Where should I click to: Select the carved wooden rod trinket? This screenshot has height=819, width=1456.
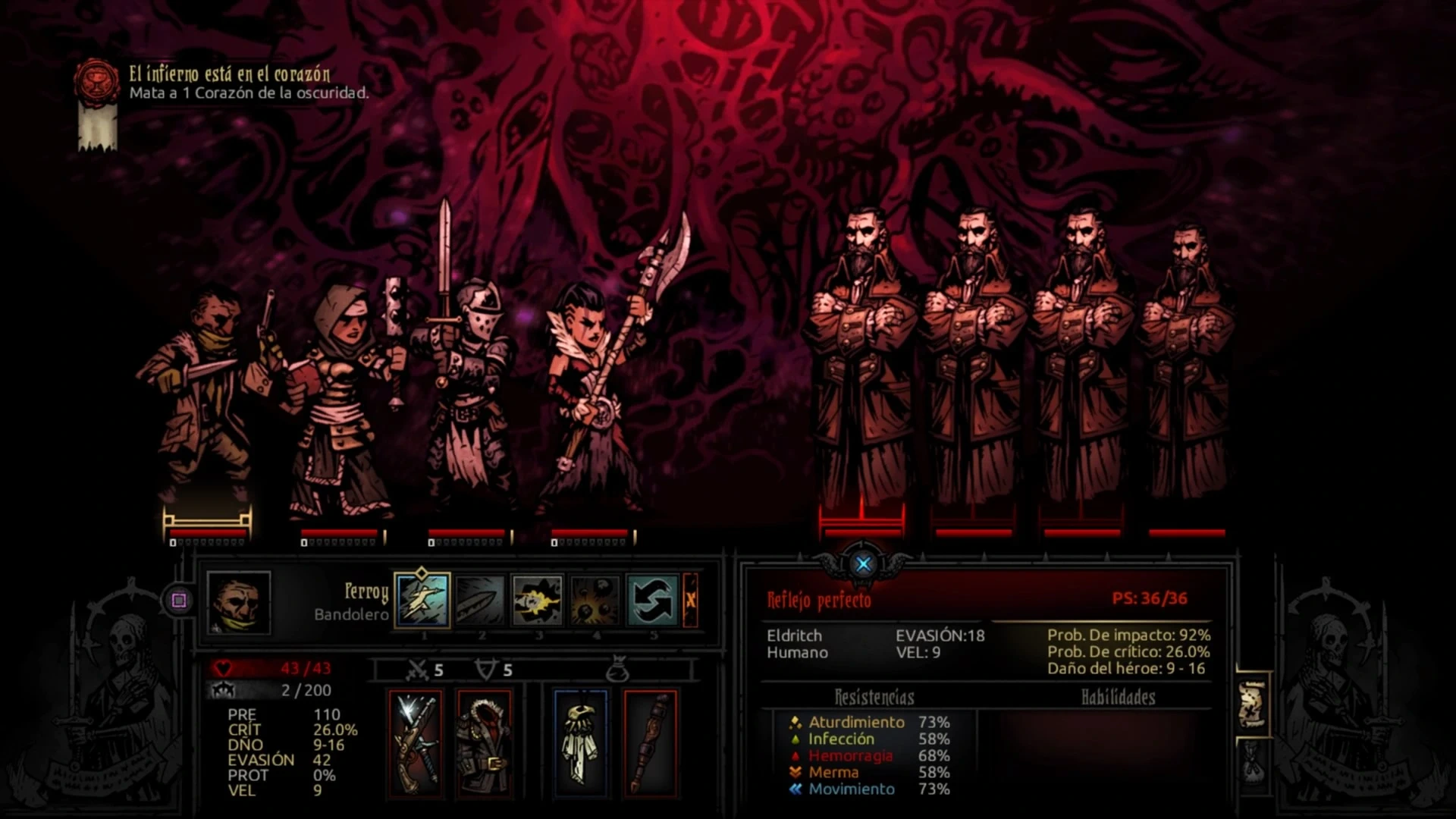click(650, 742)
